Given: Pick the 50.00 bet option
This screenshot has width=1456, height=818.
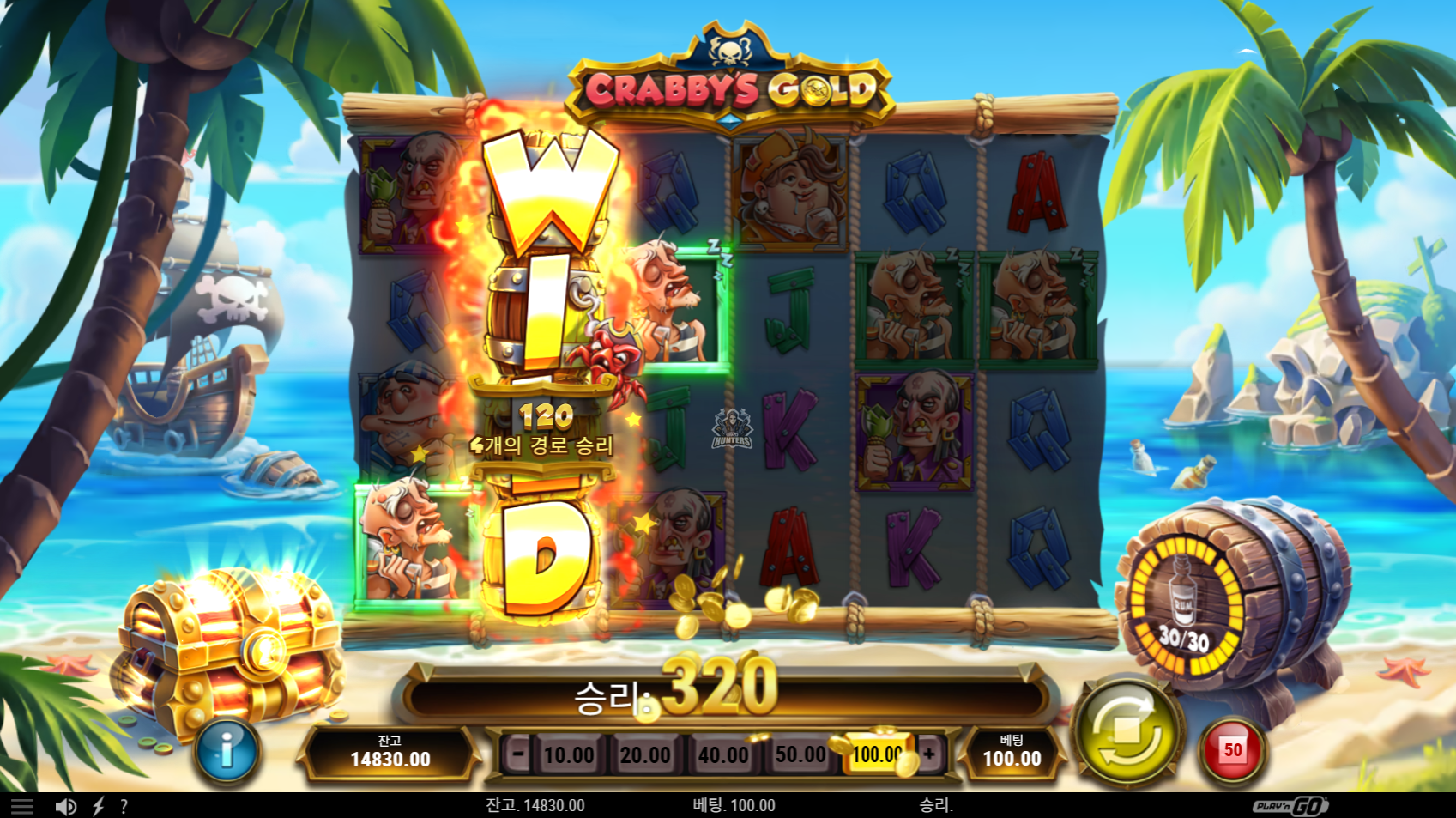Looking at the screenshot, I should 800,755.
